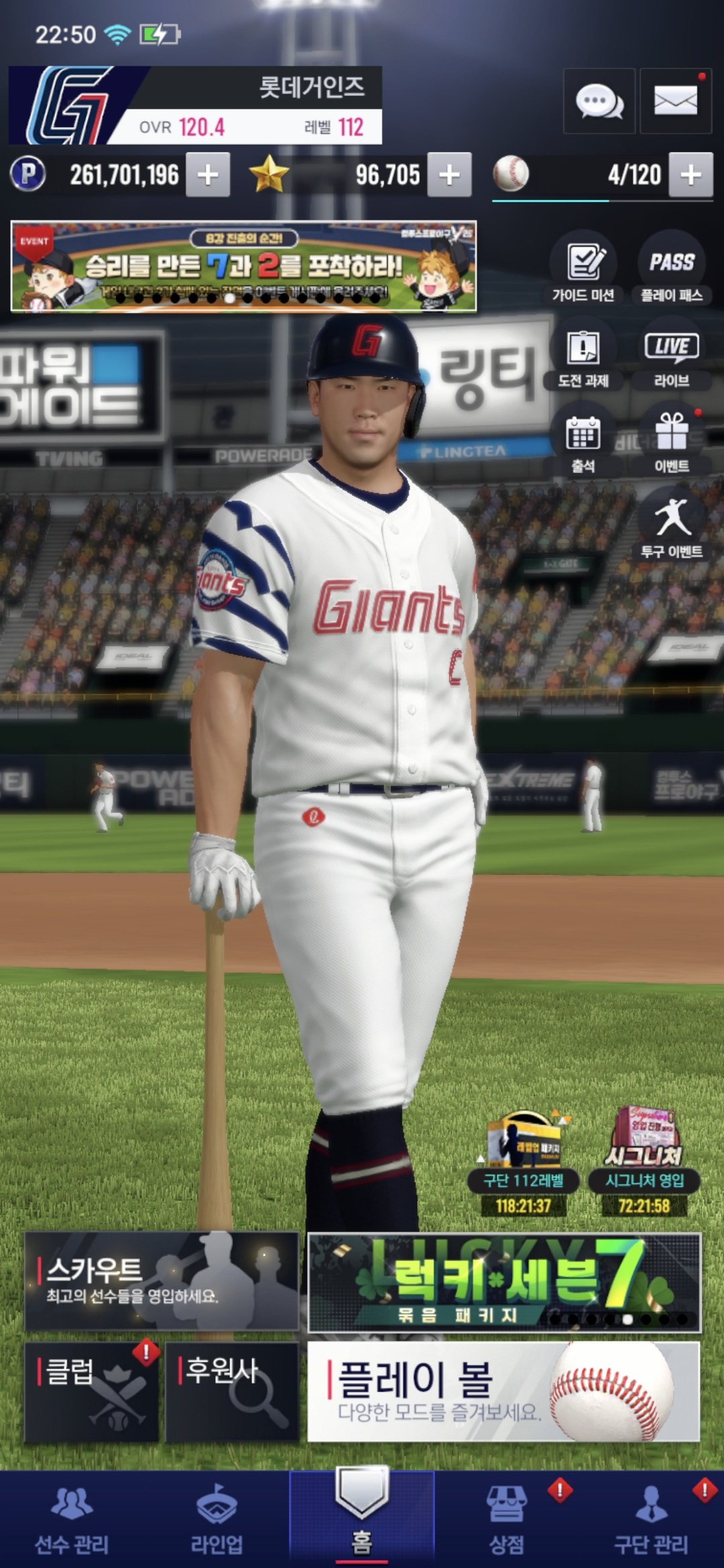
Task: Open the 클럽 club menu
Action: coord(92,1391)
